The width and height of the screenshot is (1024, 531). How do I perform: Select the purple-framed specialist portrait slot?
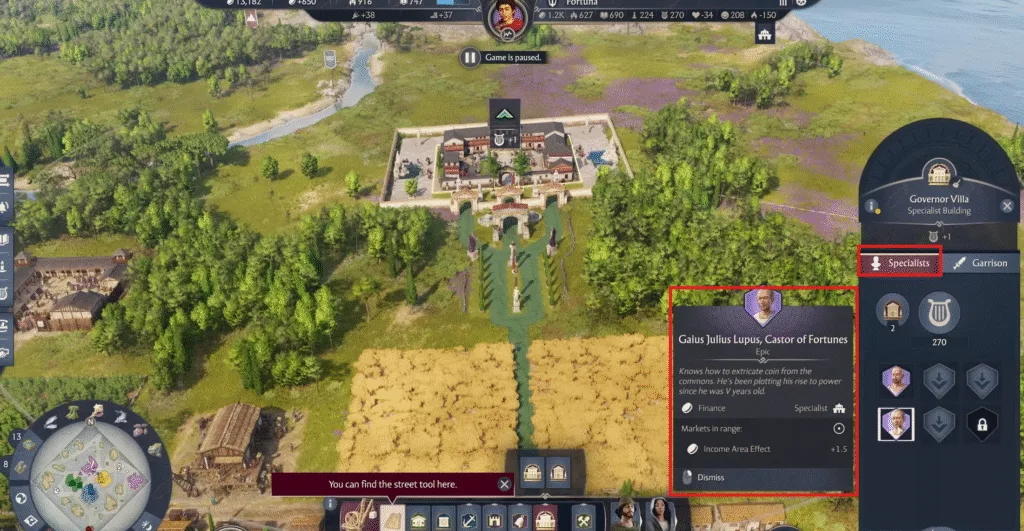pos(896,380)
